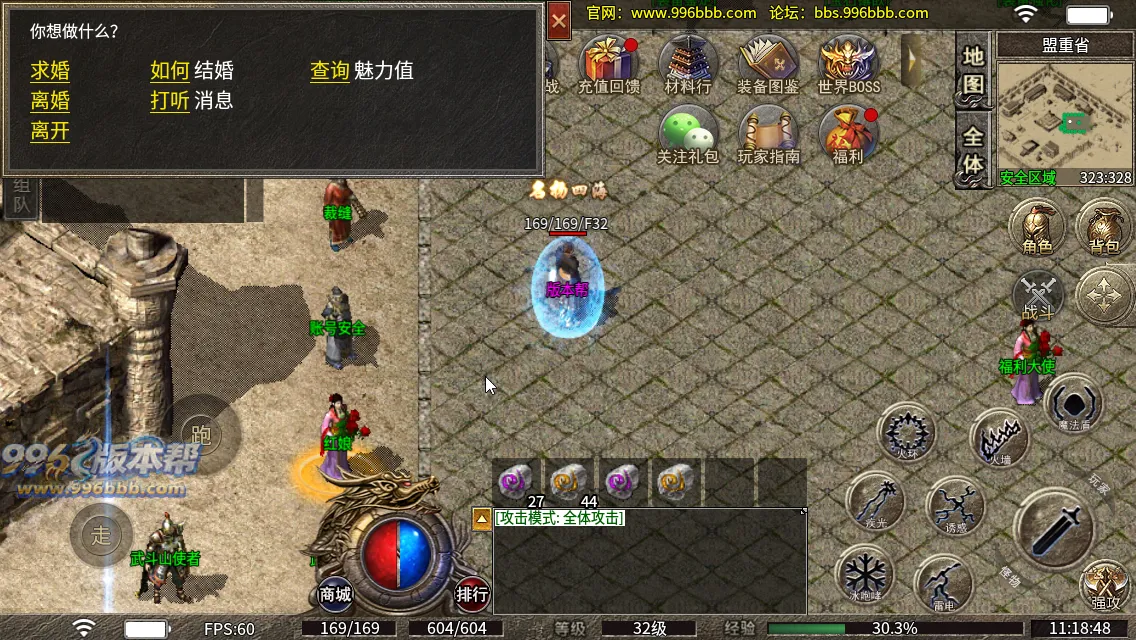Open the 世界BOSS menu
The height and width of the screenshot is (640, 1136).
click(848, 63)
